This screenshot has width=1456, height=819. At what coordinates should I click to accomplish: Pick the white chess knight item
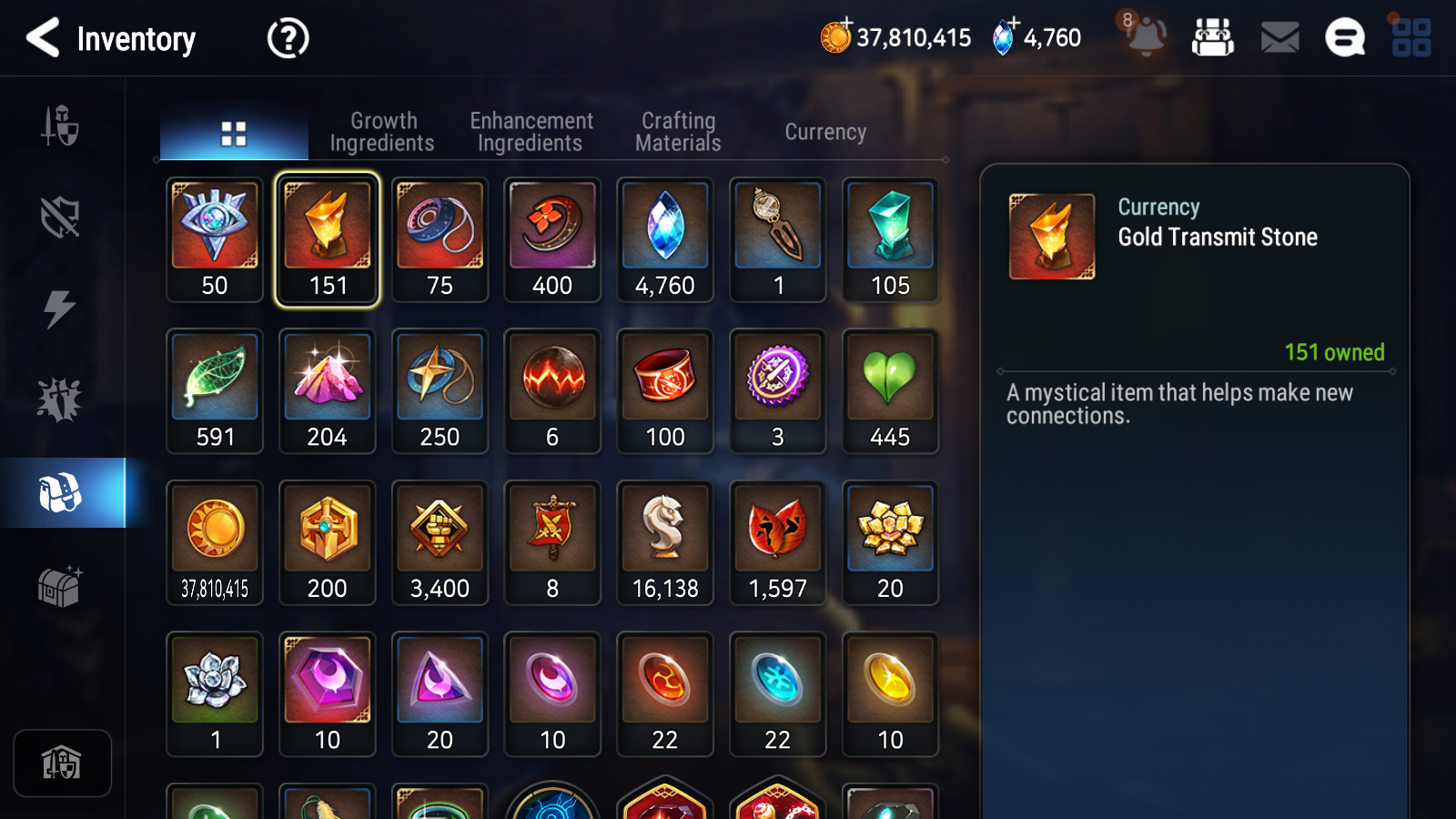[665, 542]
